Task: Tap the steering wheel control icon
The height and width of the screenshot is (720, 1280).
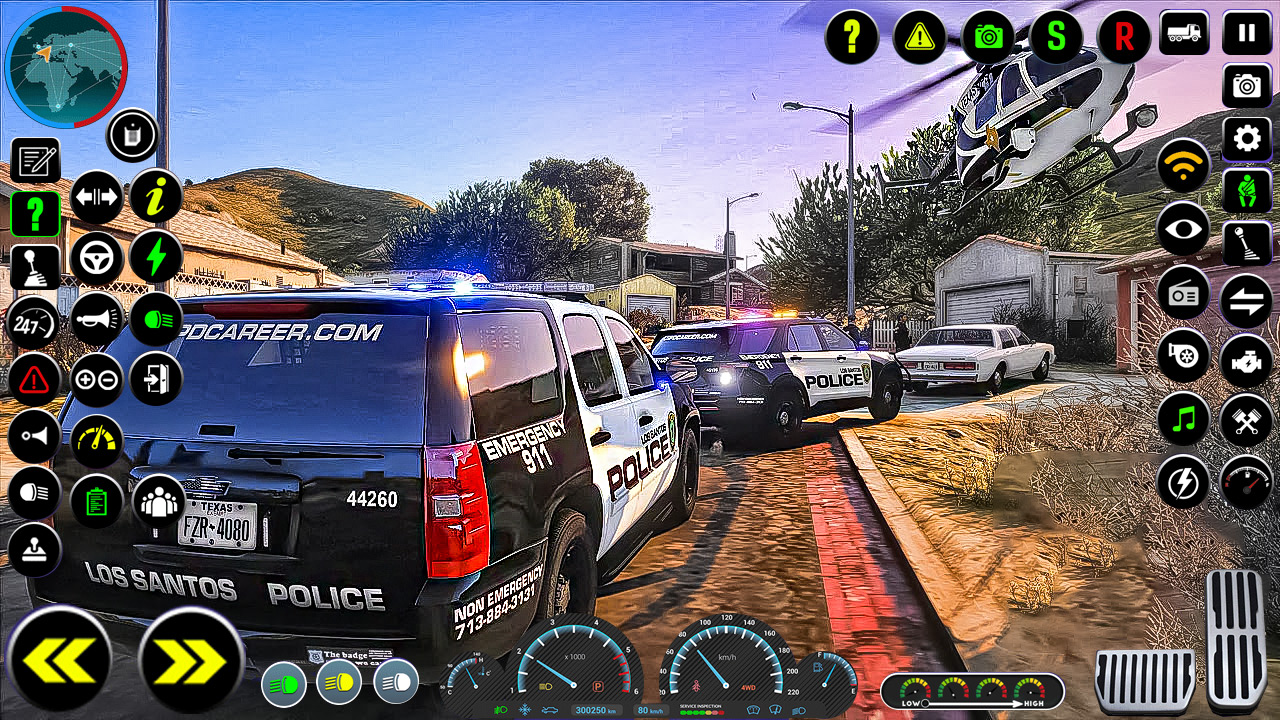Action: pyautogui.click(x=97, y=258)
